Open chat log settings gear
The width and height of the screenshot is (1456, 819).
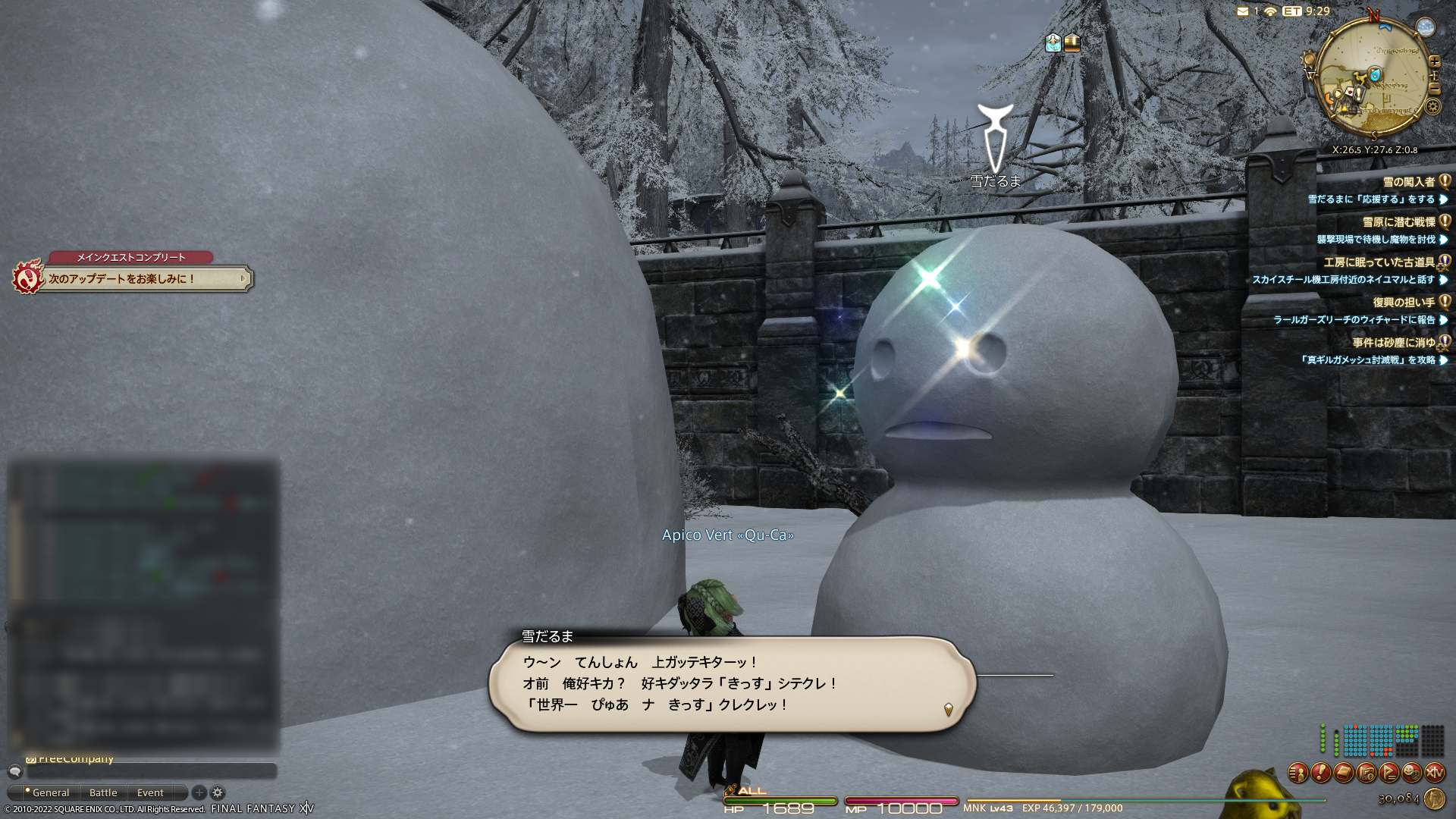click(x=218, y=792)
